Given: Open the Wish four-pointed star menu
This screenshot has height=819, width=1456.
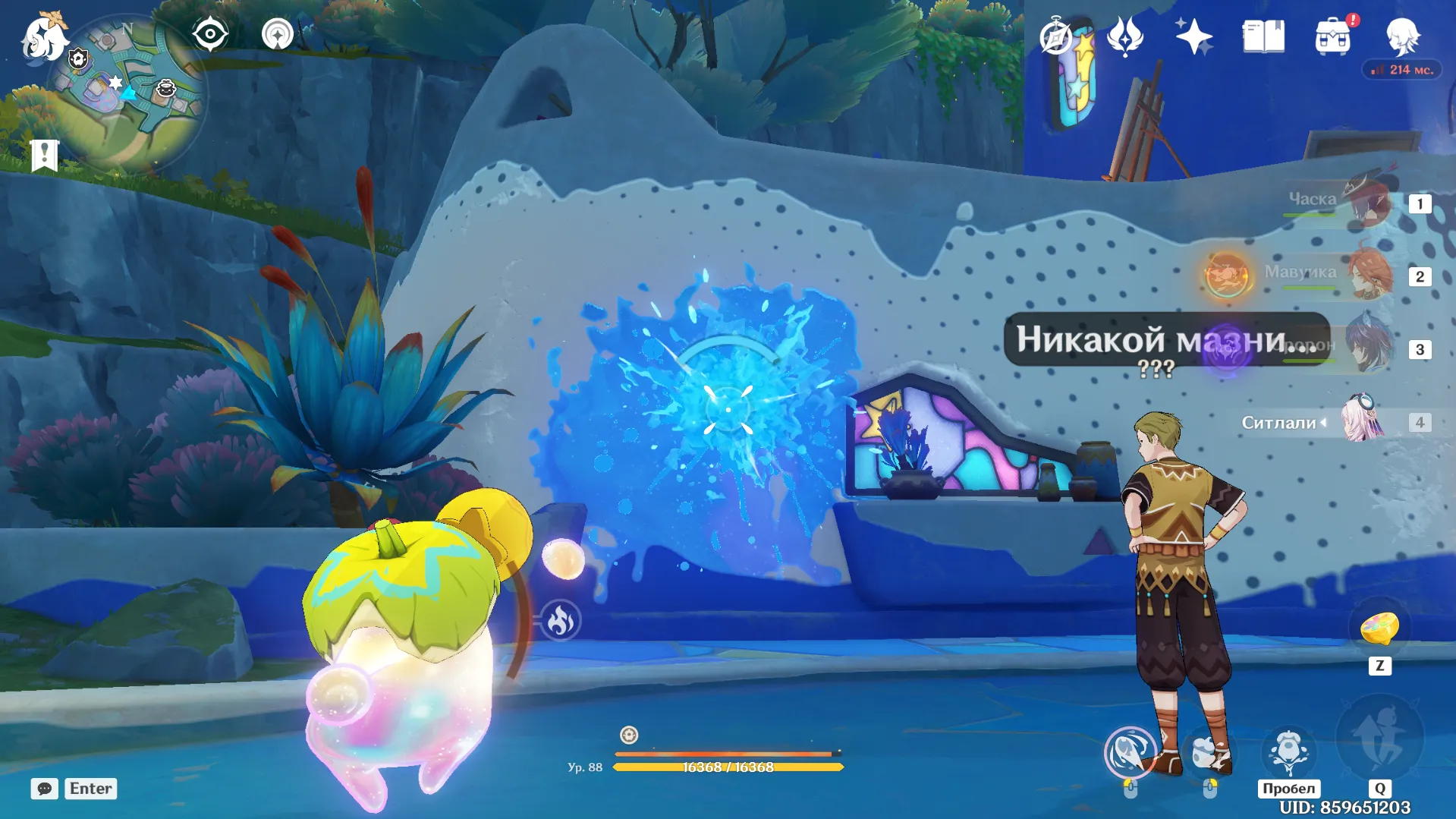Looking at the screenshot, I should (1193, 36).
